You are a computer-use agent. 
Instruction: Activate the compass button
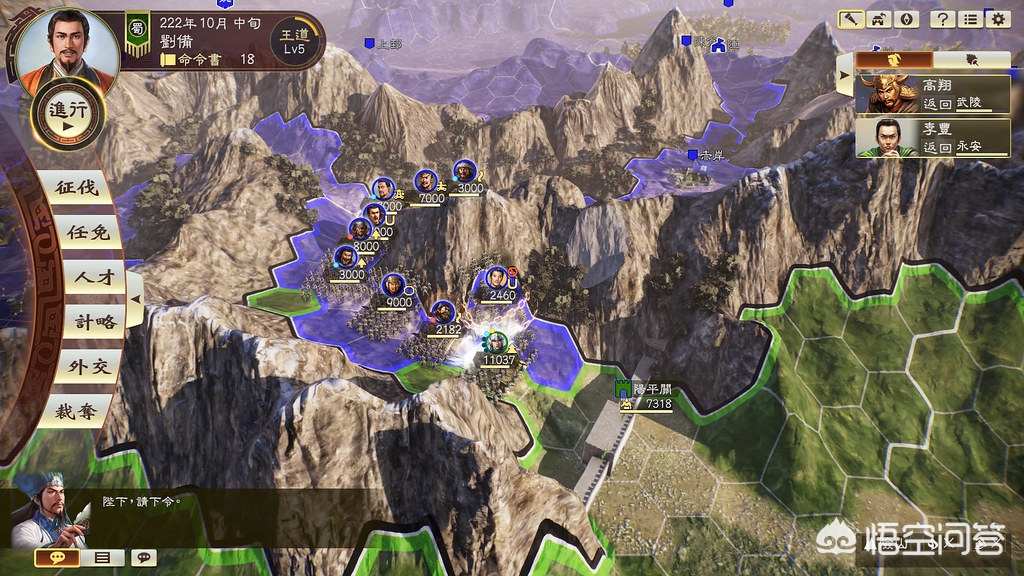906,19
